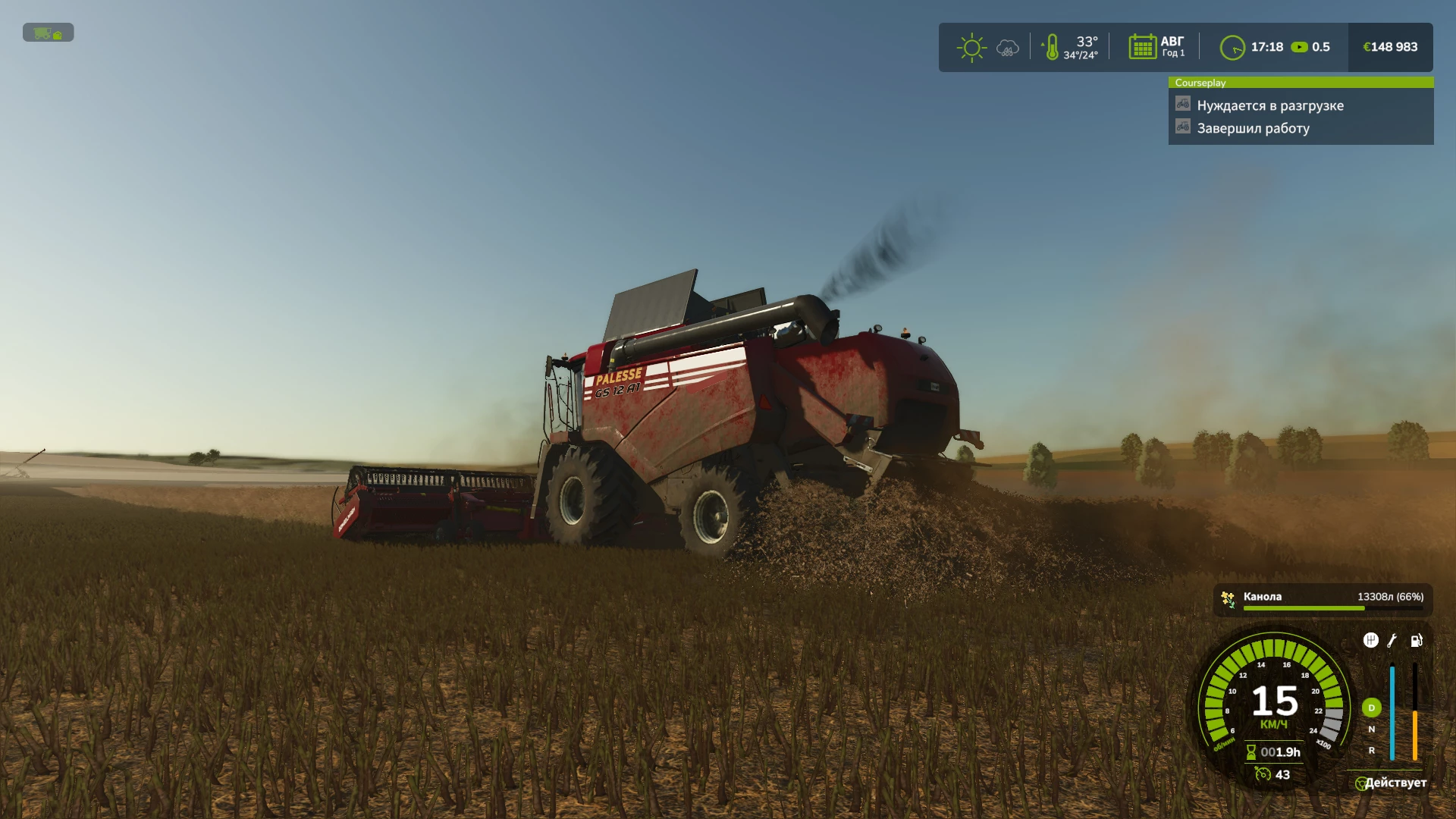Select the Courseplay notification "Завершил работу"
Image resolution: width=1456 pixels, height=819 pixels.
[1253, 128]
